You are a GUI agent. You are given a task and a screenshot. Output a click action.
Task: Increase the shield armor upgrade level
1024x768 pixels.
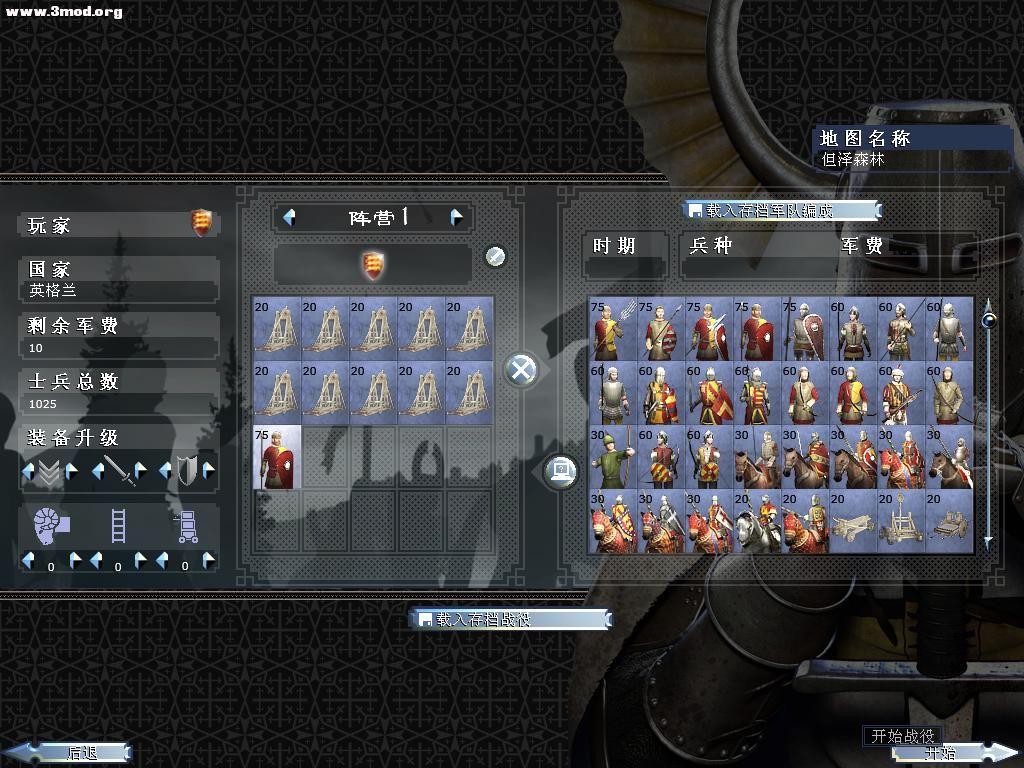pyautogui.click(x=209, y=471)
